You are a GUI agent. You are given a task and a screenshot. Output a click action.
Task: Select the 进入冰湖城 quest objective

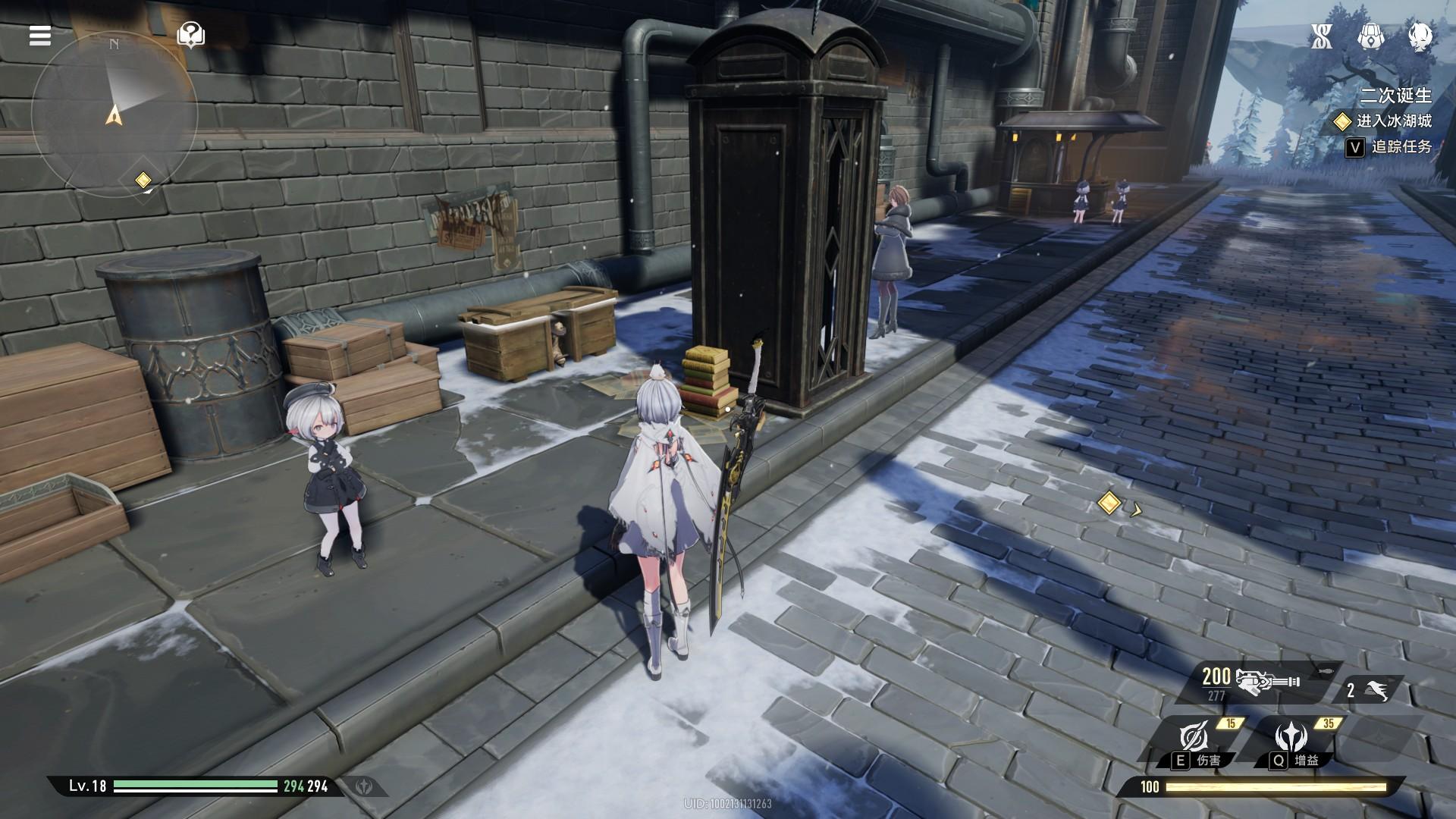[x=1393, y=121]
